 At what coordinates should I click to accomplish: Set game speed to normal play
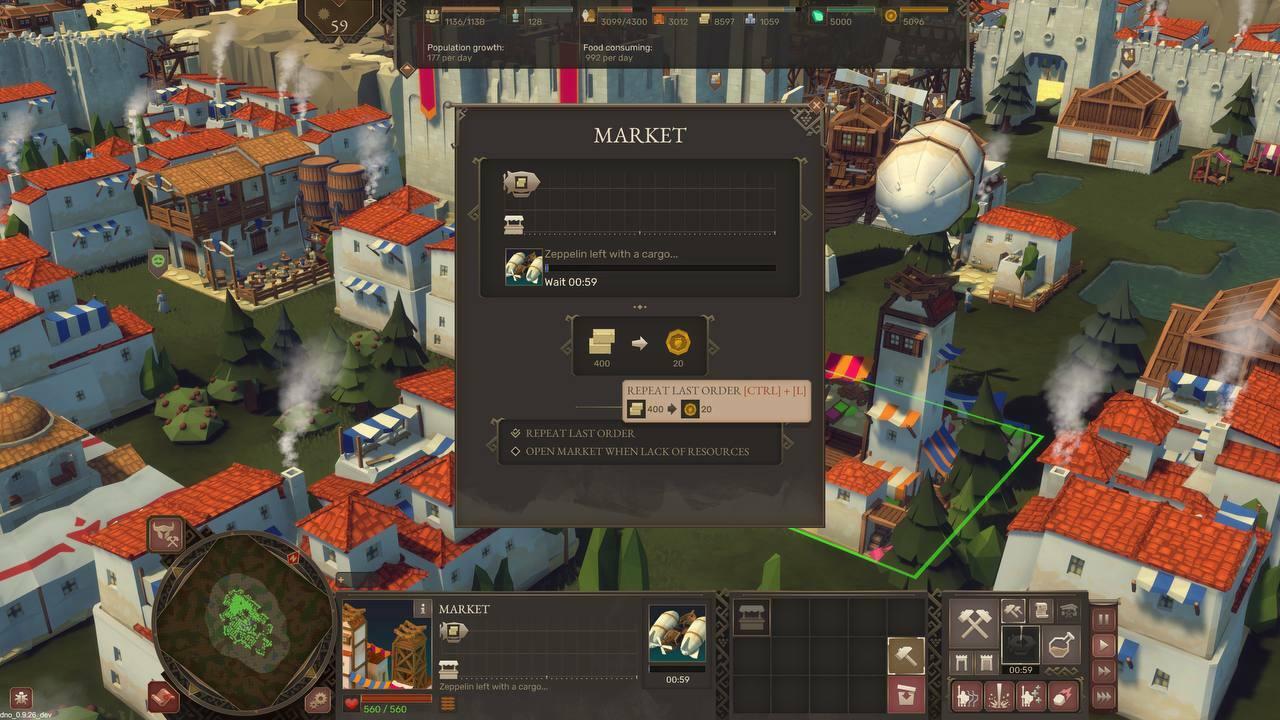[x=1103, y=645]
